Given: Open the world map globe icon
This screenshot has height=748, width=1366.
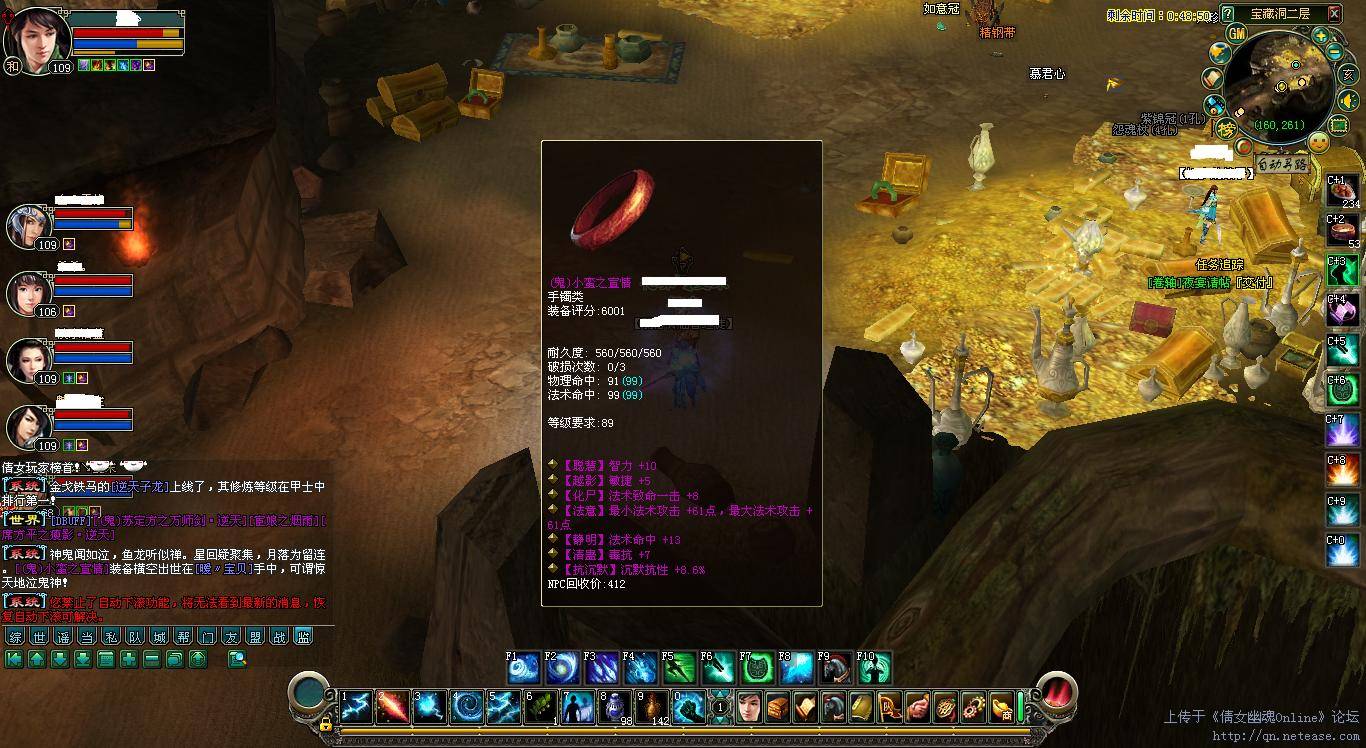Looking at the screenshot, I should point(1218,52).
